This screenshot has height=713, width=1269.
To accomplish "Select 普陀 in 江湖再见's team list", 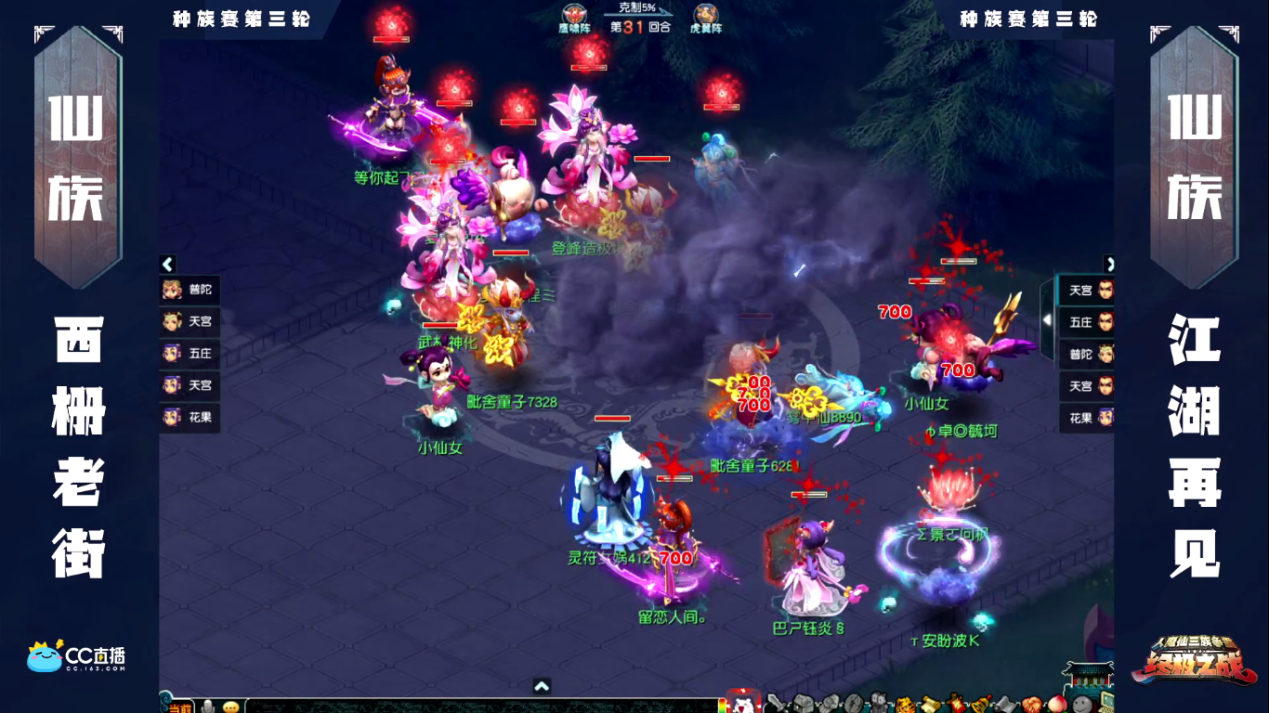I will point(1088,354).
